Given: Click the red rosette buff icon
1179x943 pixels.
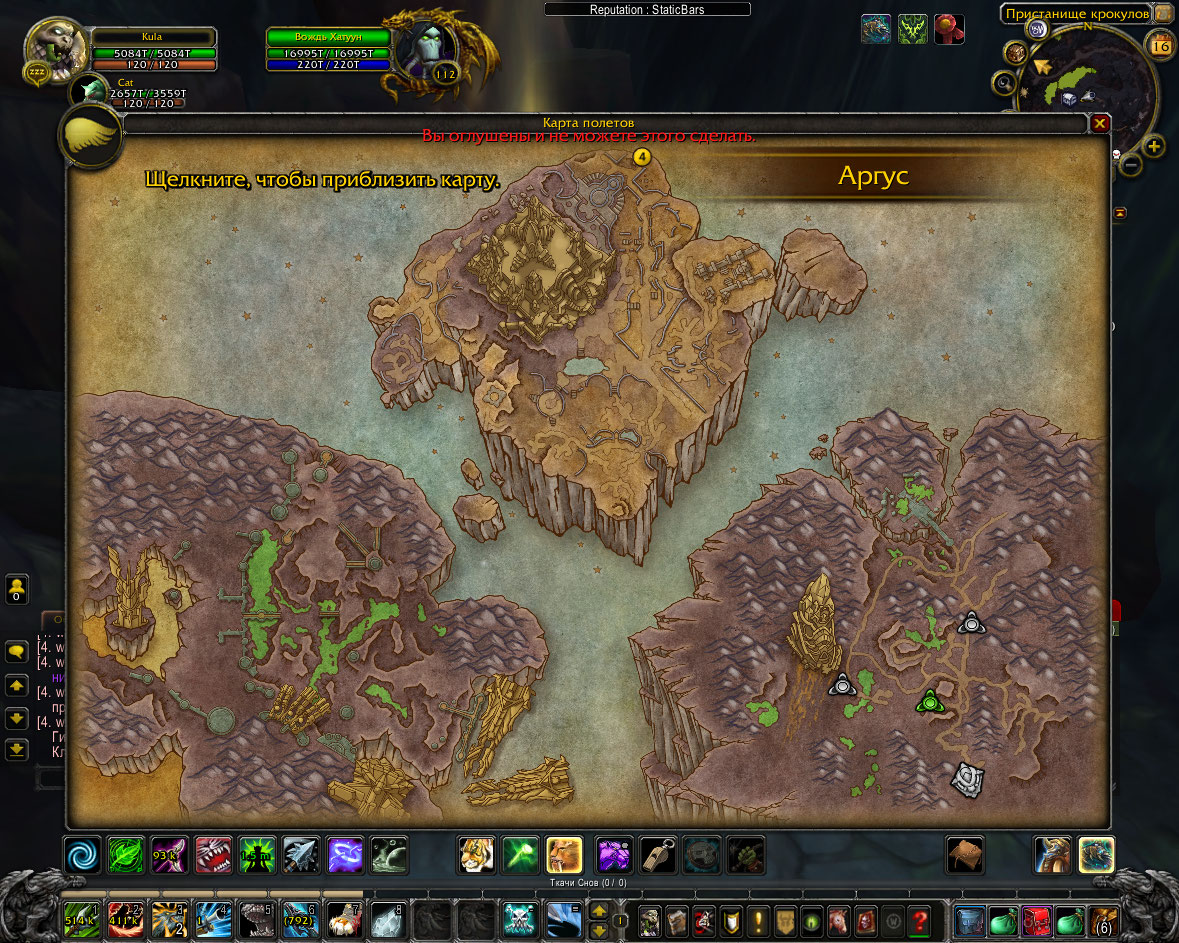Looking at the screenshot, I should [949, 29].
